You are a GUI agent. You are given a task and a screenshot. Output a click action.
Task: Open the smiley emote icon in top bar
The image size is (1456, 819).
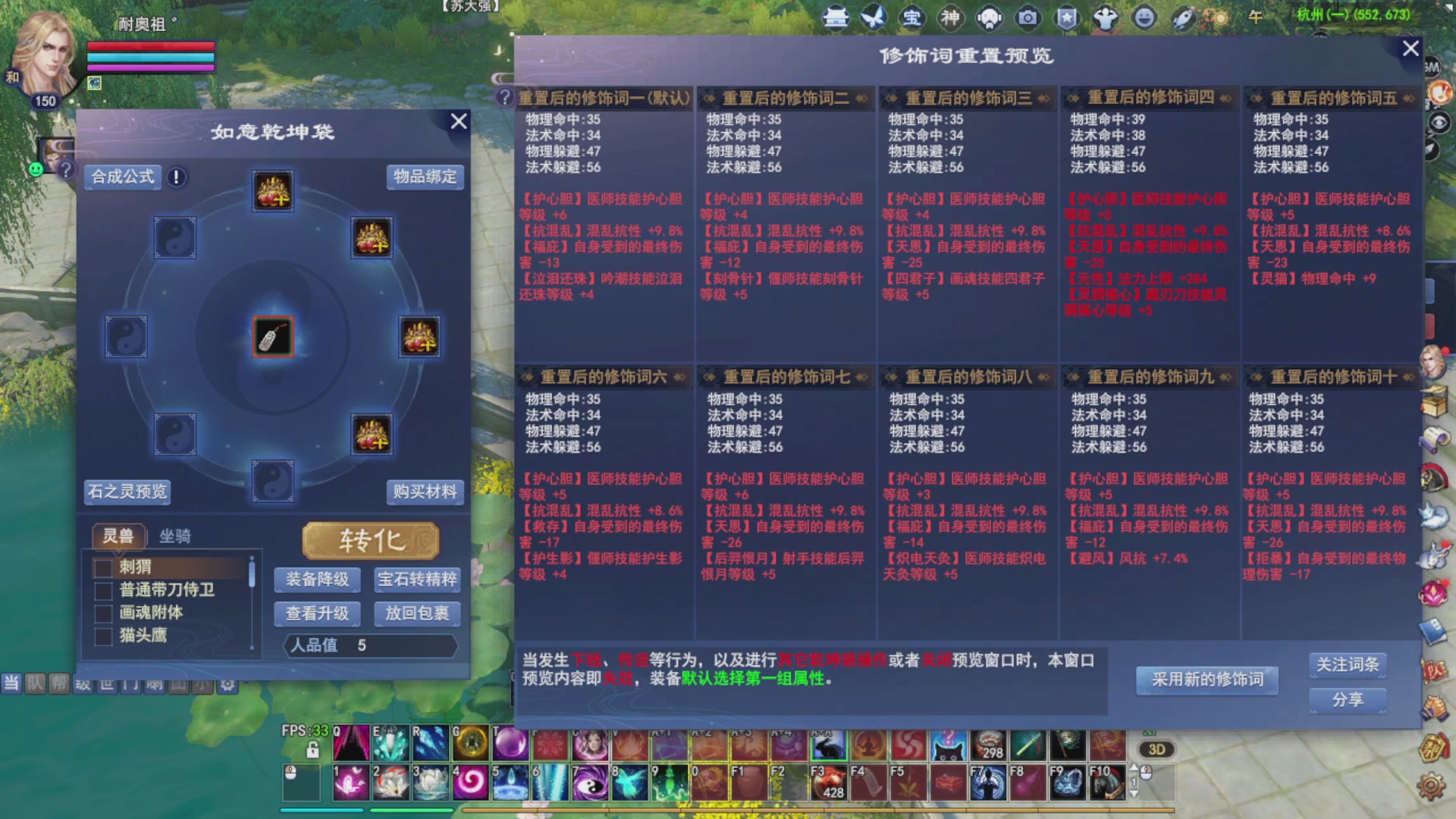click(1144, 17)
